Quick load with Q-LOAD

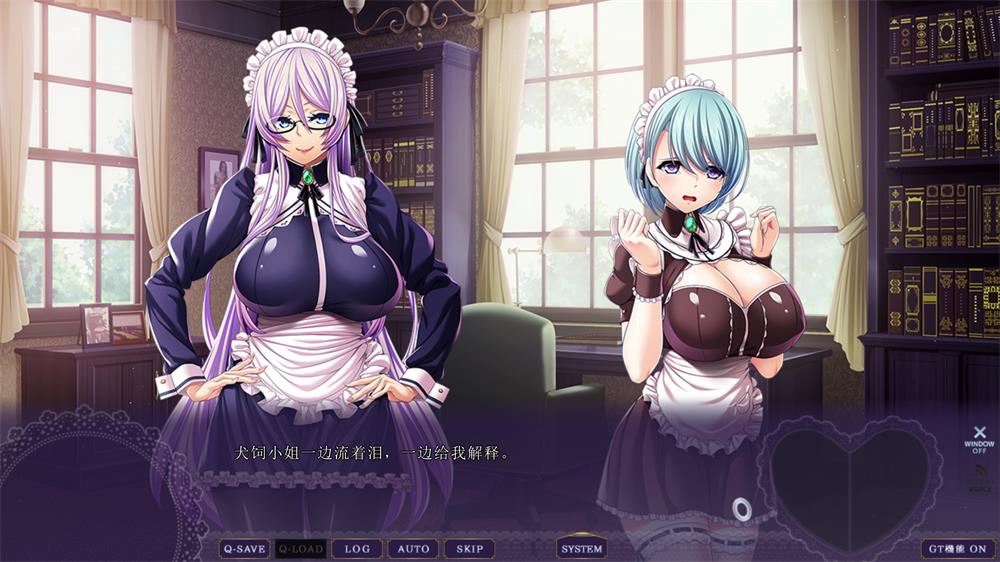(301, 548)
